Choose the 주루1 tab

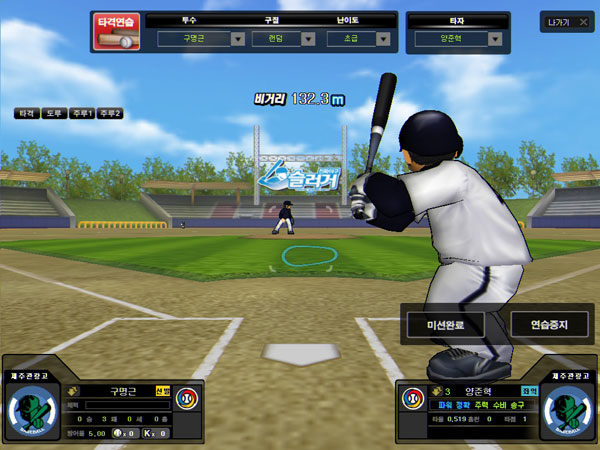tap(82, 114)
